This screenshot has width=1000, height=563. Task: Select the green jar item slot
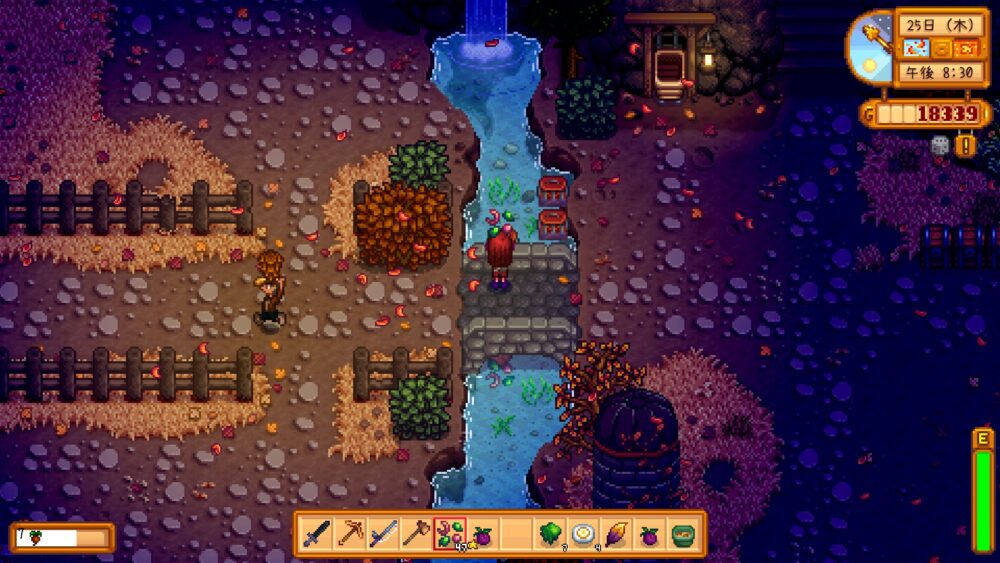click(x=683, y=534)
